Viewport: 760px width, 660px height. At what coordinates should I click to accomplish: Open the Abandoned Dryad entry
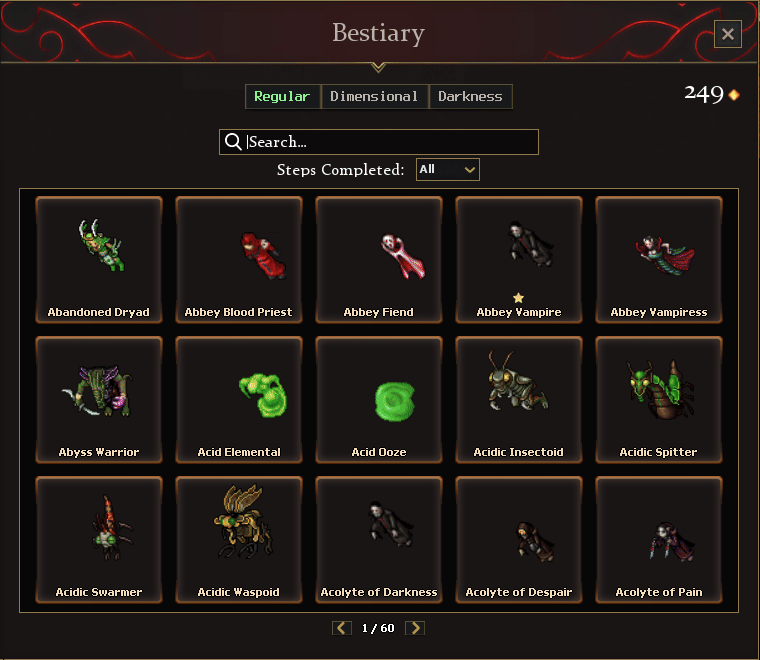tap(99, 259)
